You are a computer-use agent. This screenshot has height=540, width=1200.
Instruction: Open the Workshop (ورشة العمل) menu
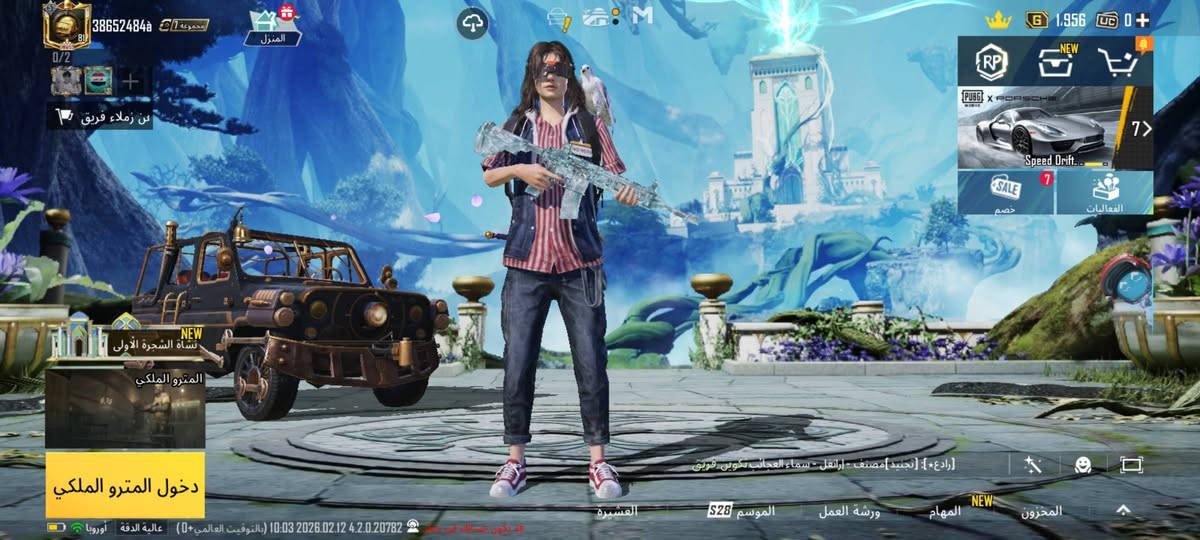pos(848,511)
